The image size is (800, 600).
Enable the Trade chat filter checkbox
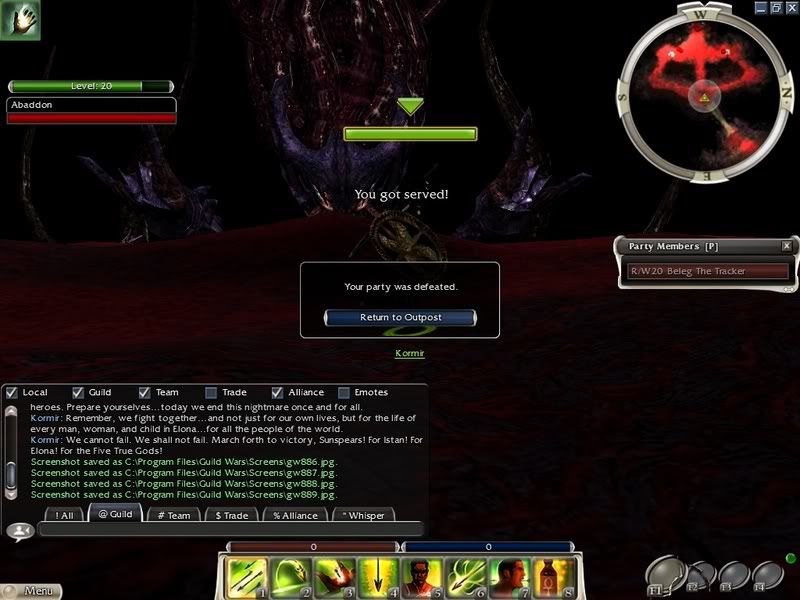[x=211, y=392]
